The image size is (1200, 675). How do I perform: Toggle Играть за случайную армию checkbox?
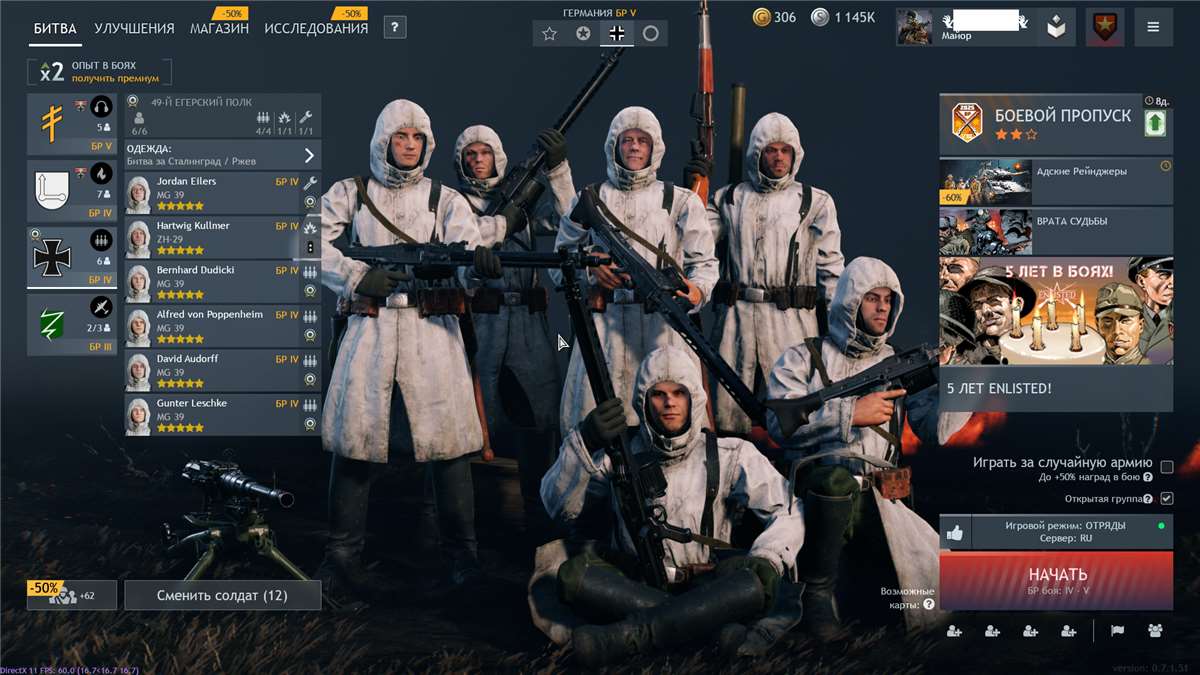tap(1166, 466)
